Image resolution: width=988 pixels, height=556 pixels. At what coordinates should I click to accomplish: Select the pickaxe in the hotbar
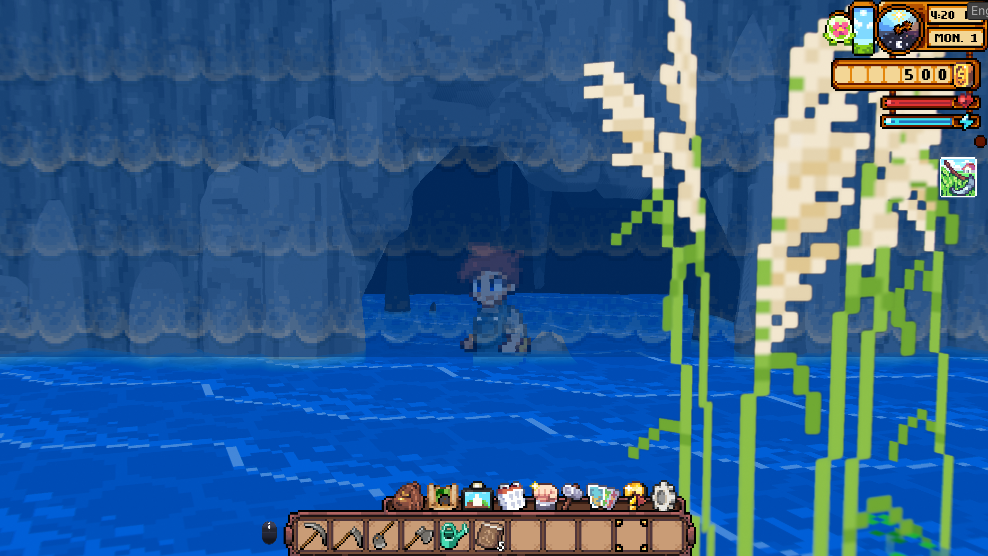[x=313, y=533]
